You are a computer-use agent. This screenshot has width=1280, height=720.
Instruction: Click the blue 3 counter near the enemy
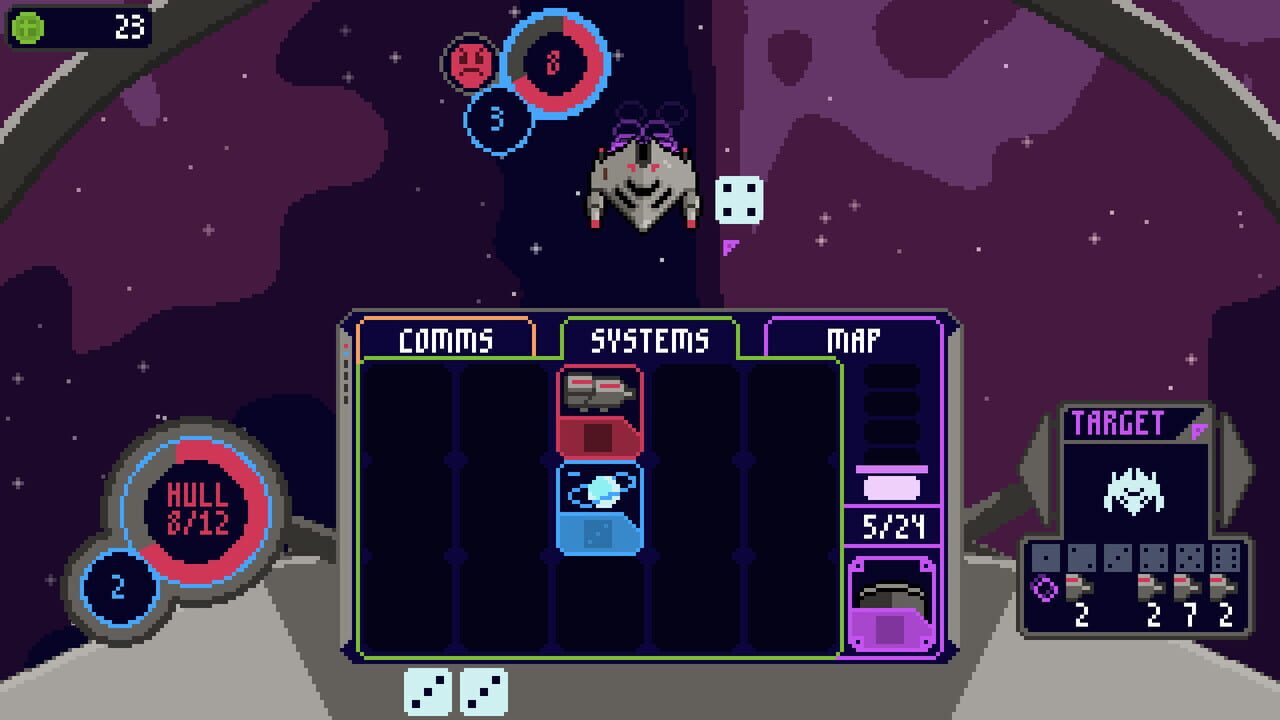(x=495, y=120)
